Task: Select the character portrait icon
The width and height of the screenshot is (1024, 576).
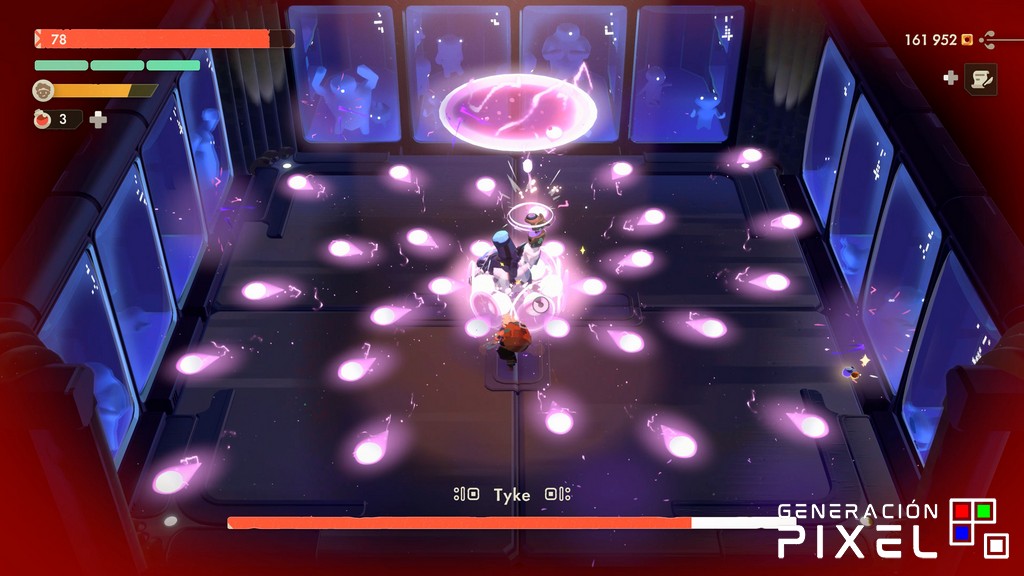Action: pos(43,90)
